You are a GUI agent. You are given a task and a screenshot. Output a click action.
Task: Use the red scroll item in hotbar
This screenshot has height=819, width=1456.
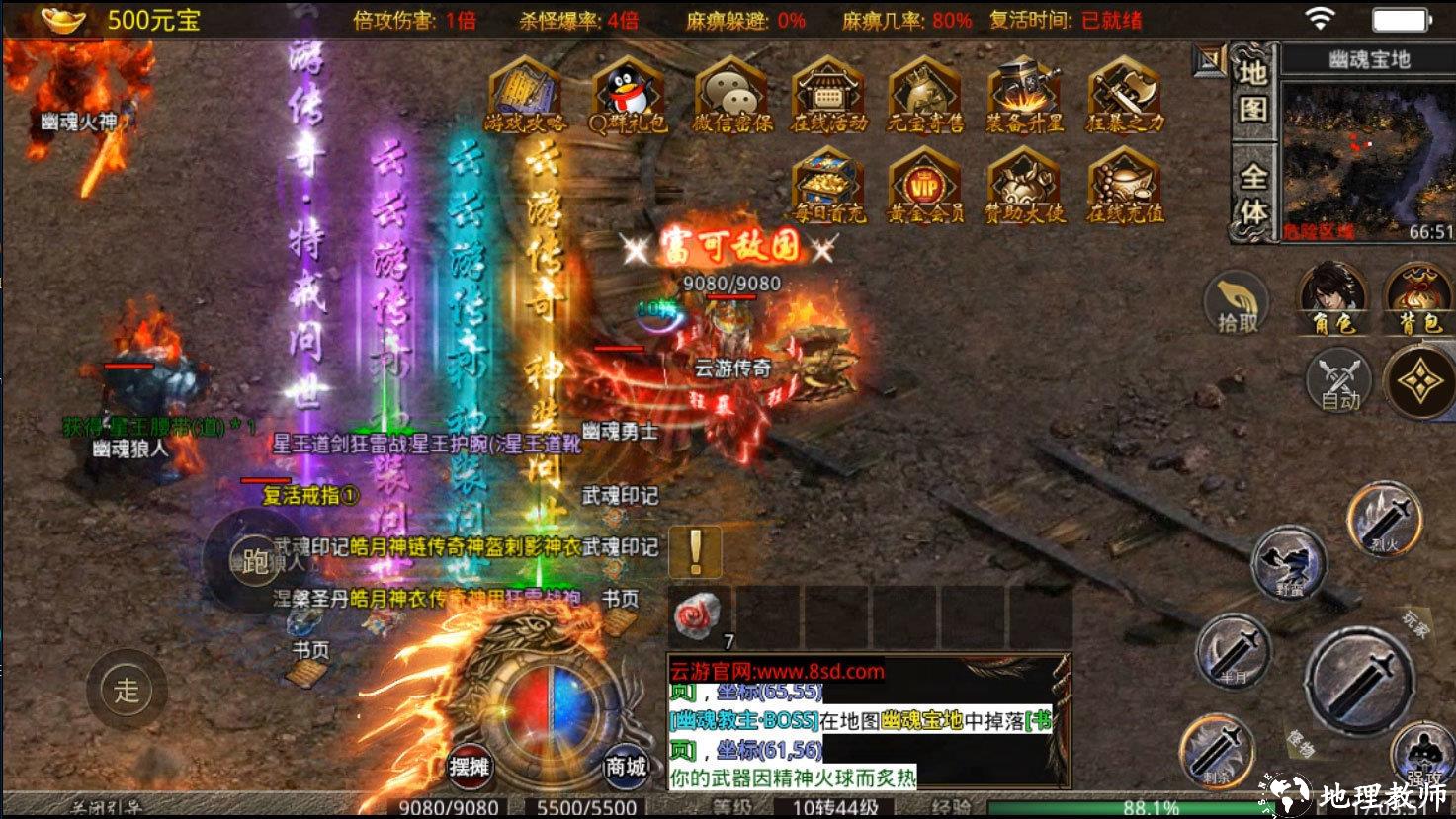click(x=698, y=616)
